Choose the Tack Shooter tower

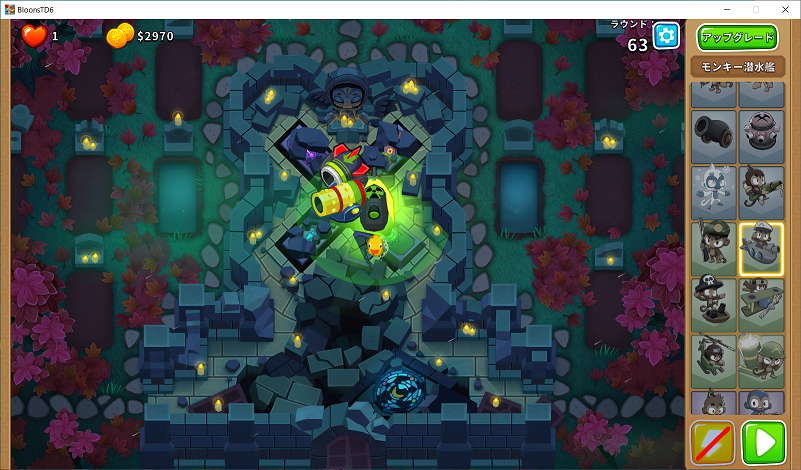point(762,132)
